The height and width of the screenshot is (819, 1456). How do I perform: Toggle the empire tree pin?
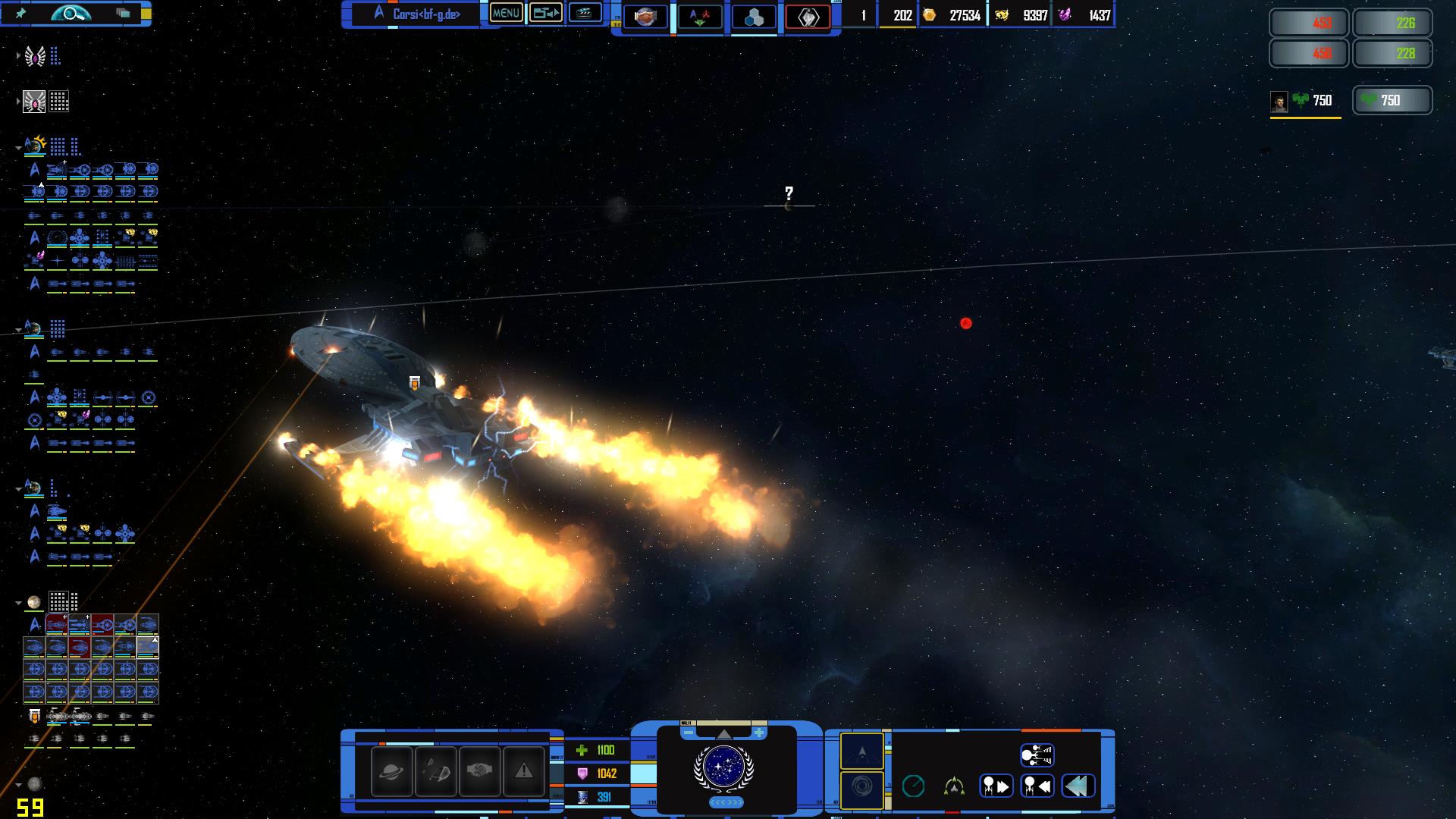(x=21, y=14)
